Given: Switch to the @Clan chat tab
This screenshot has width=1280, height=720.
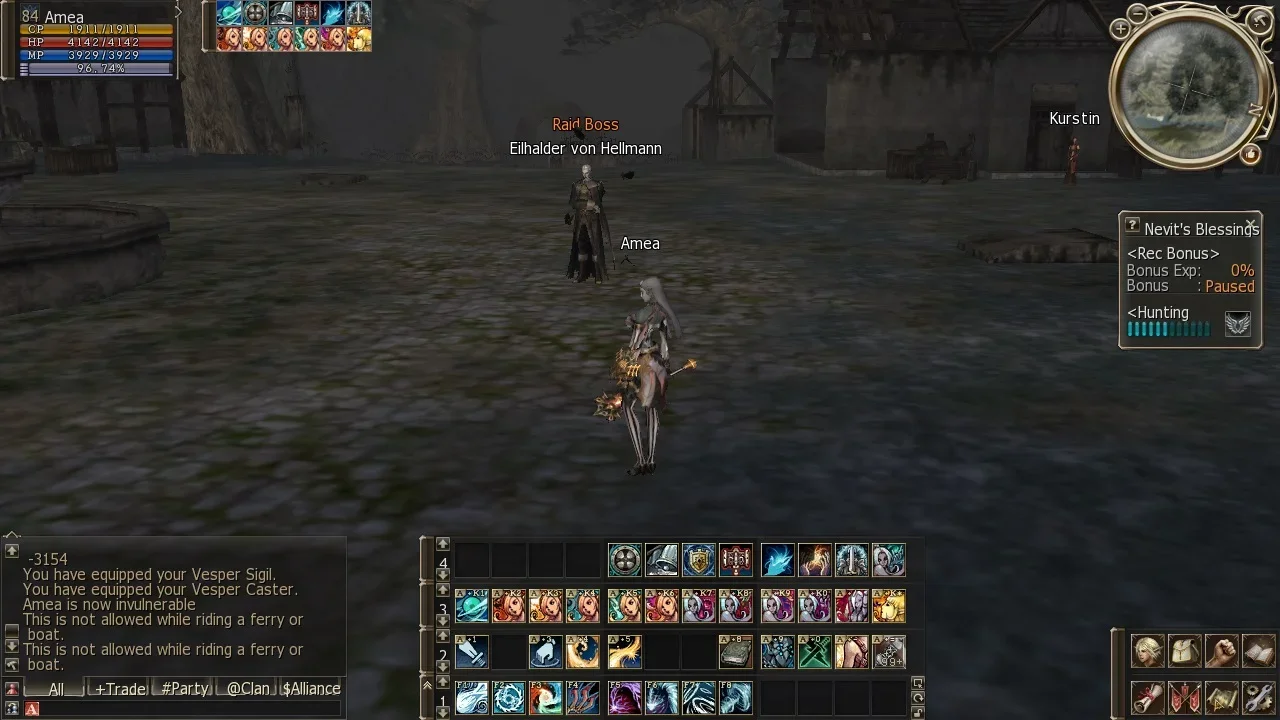Looking at the screenshot, I should (248, 688).
